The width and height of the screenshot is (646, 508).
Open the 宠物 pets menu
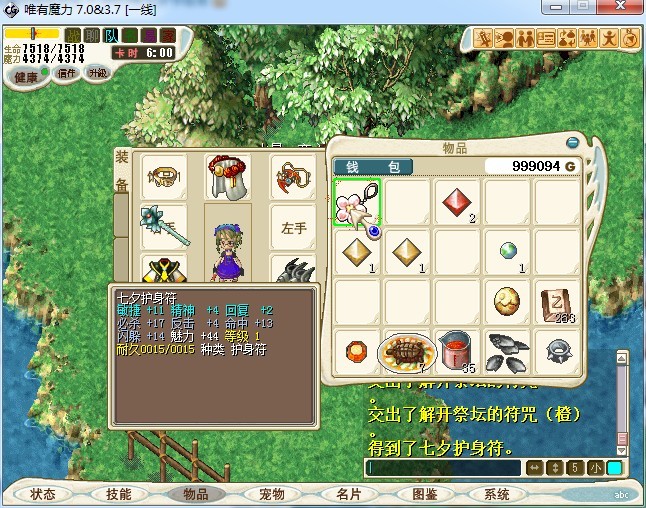click(271, 494)
